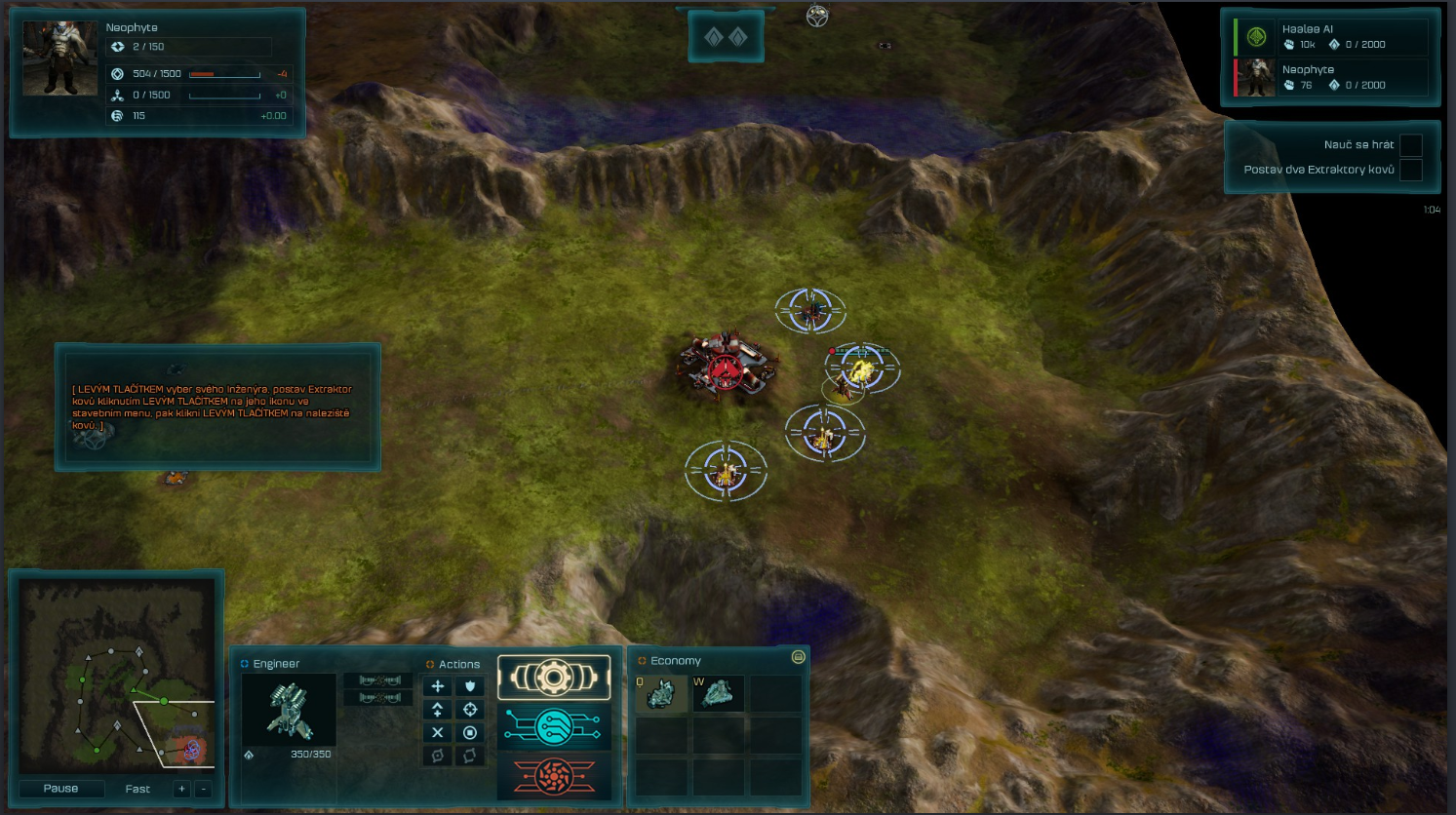The width and height of the screenshot is (1456, 815).
Task: Click on the minimap terrain view
Action: pos(118,675)
